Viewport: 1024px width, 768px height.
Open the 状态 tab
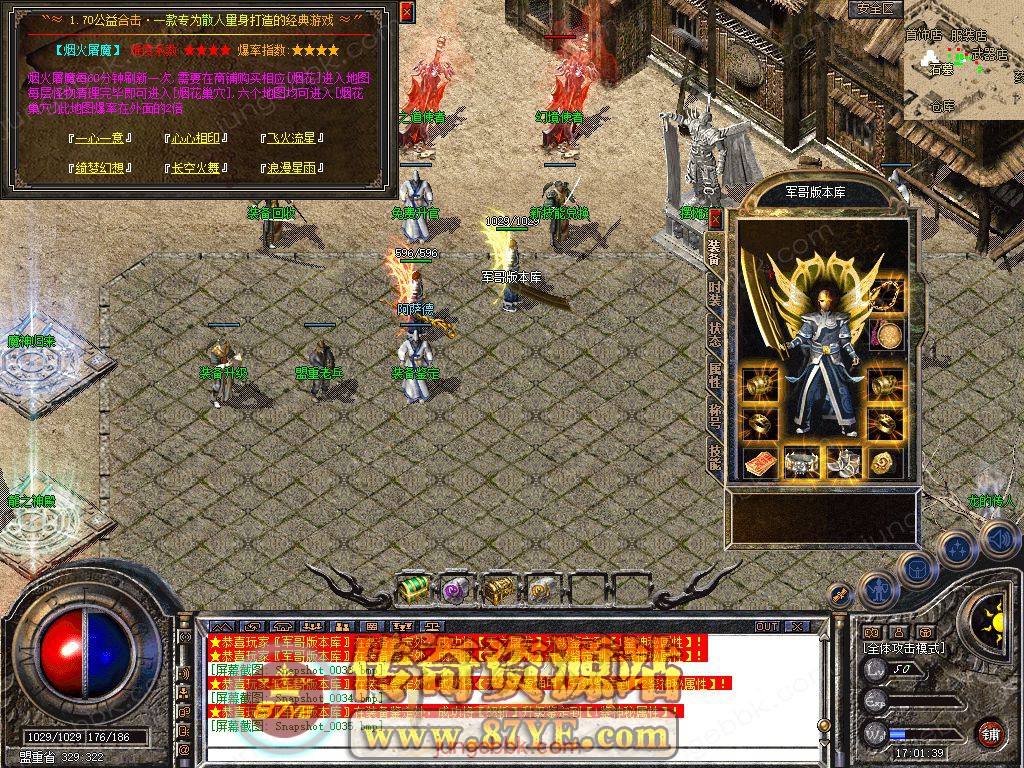(x=714, y=334)
